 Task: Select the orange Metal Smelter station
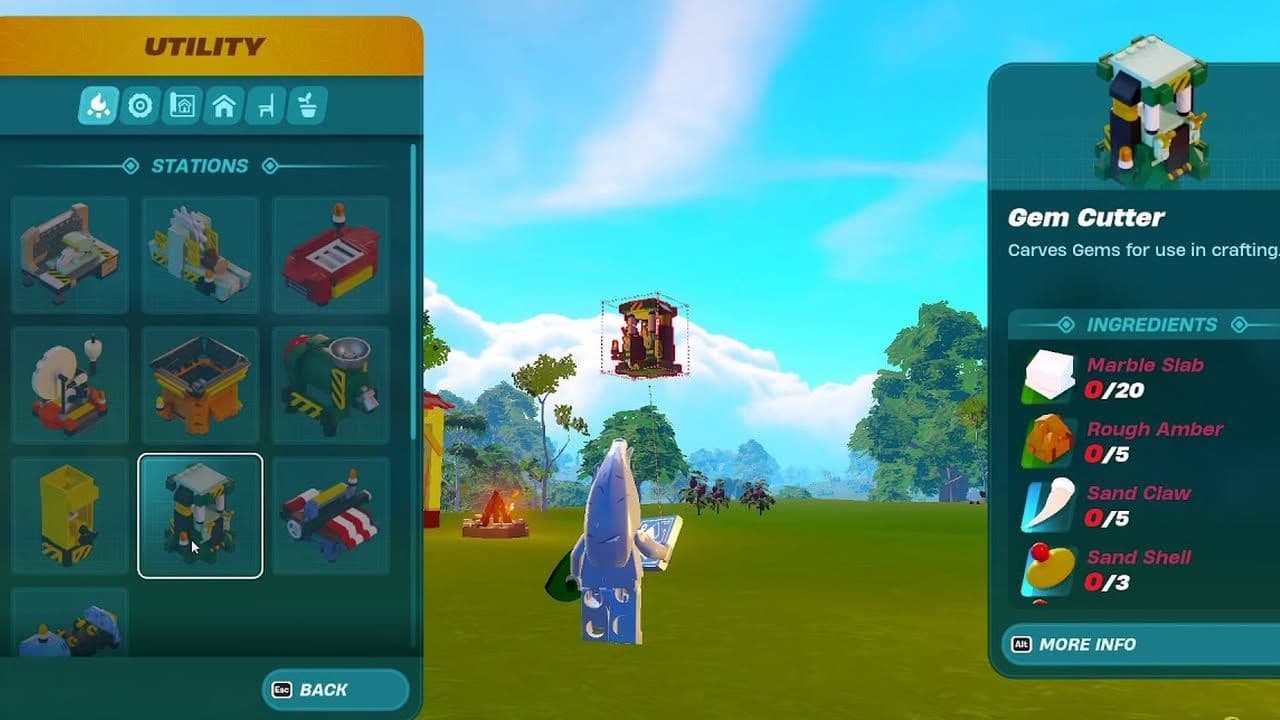(x=200, y=382)
